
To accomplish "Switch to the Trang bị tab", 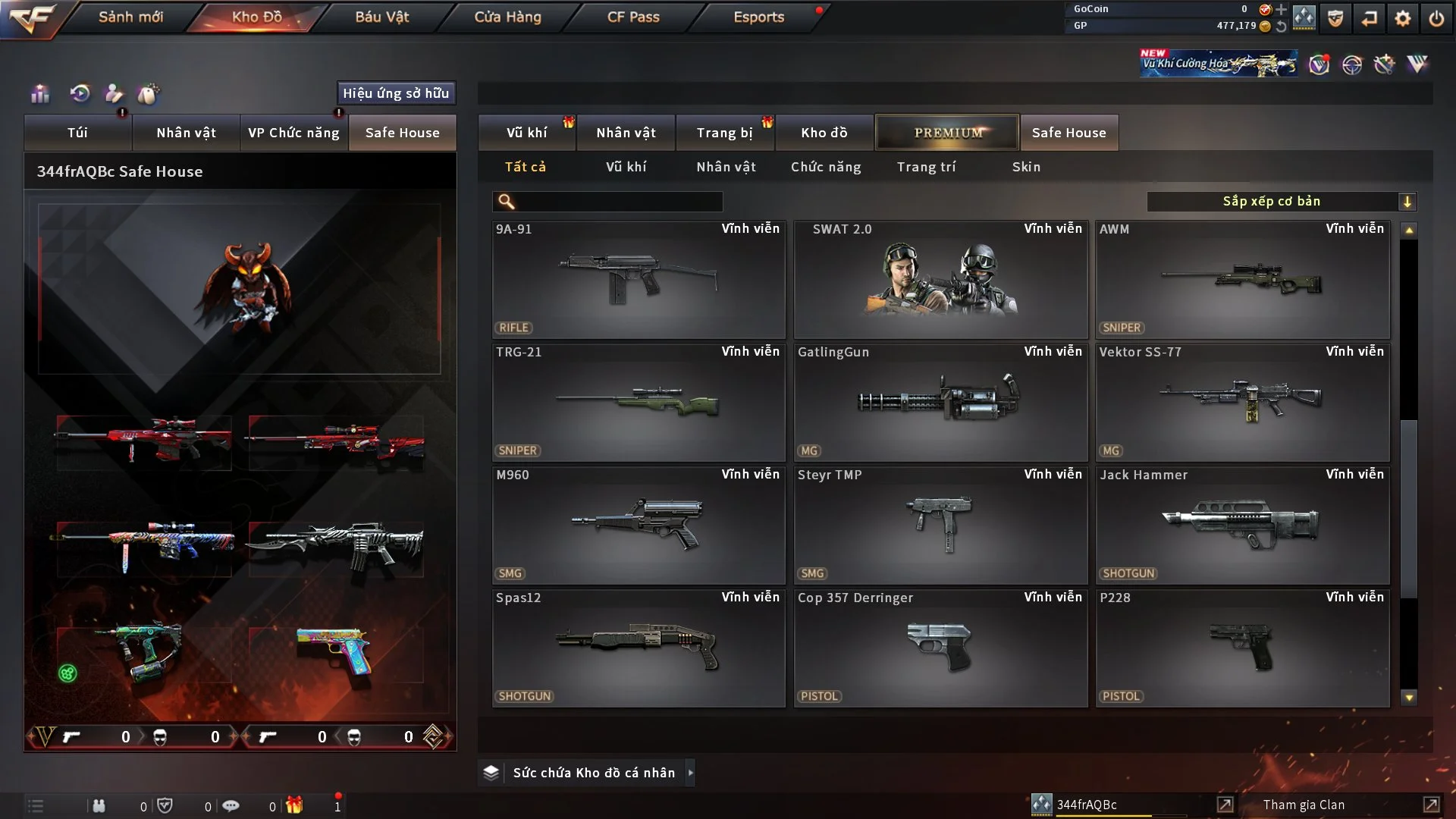I will click(724, 133).
